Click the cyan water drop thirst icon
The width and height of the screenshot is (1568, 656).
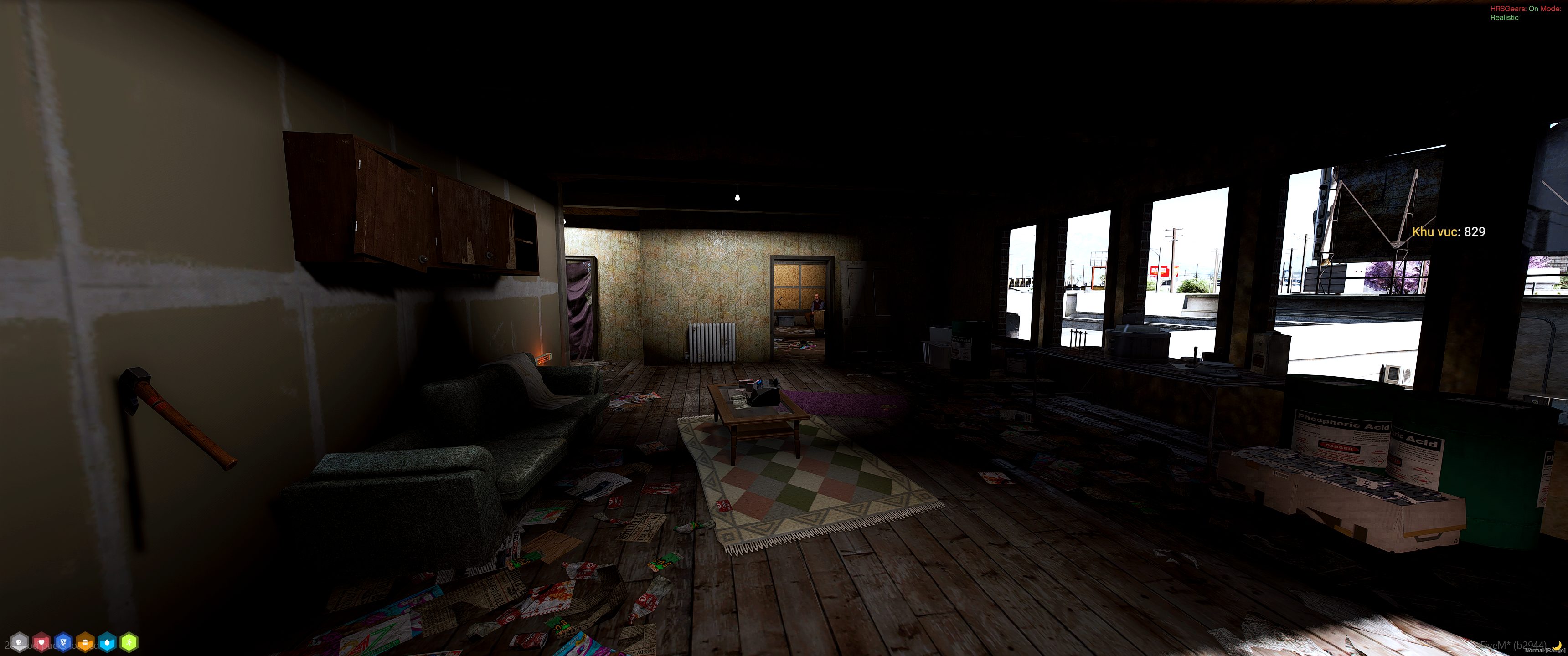[107, 642]
